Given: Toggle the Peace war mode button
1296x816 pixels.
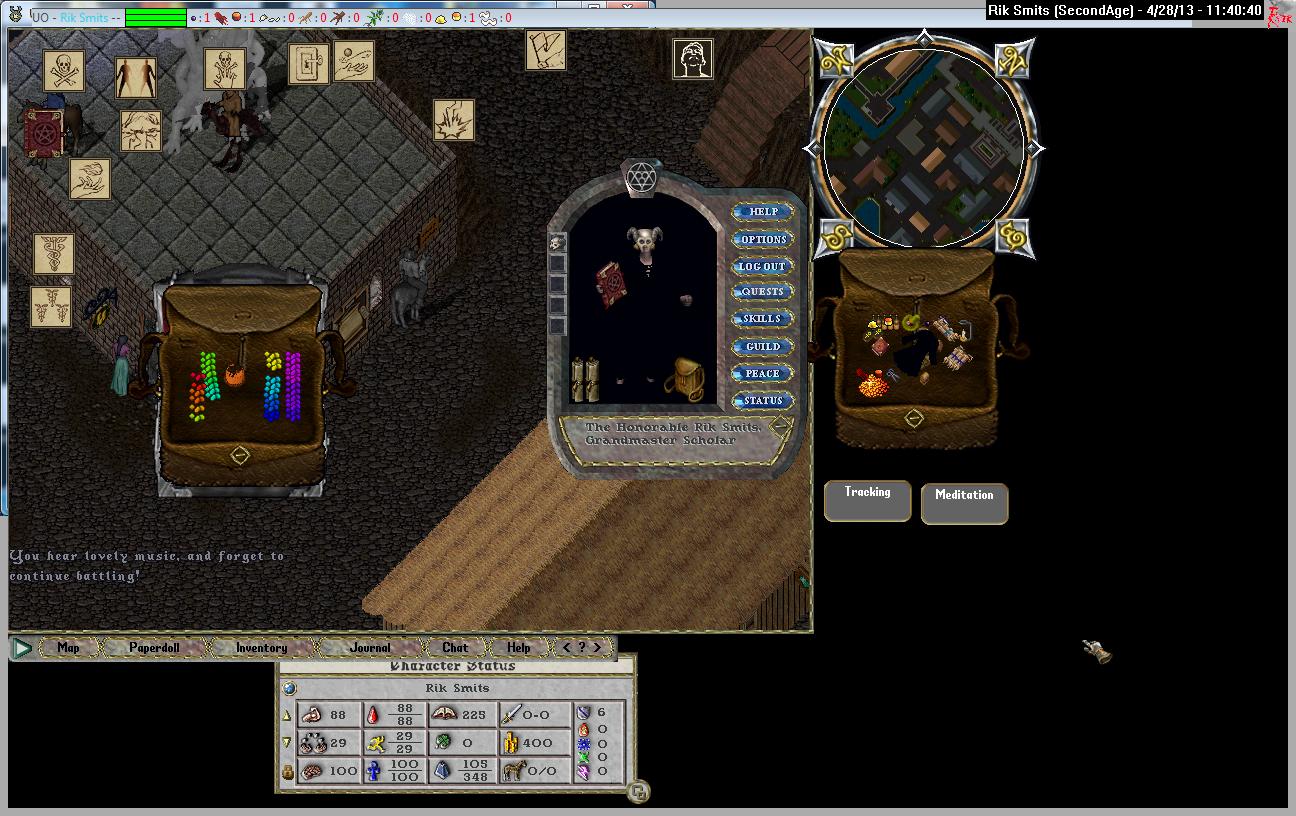Looking at the screenshot, I should click(763, 373).
